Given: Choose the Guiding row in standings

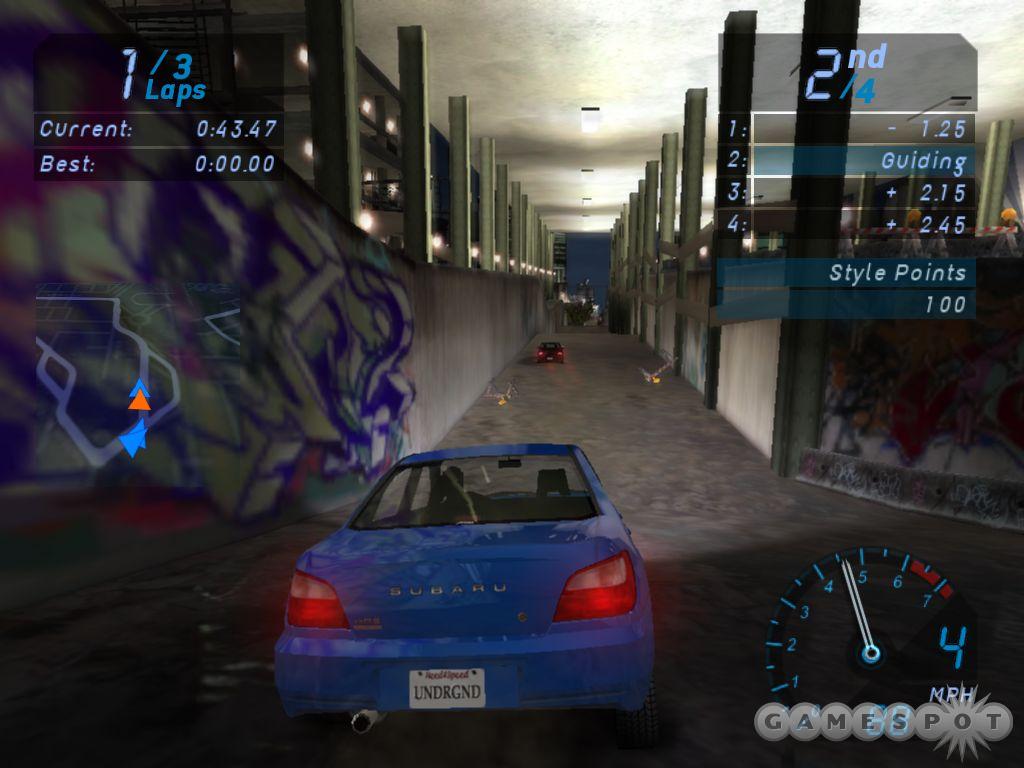Looking at the screenshot, I should pos(847,160).
